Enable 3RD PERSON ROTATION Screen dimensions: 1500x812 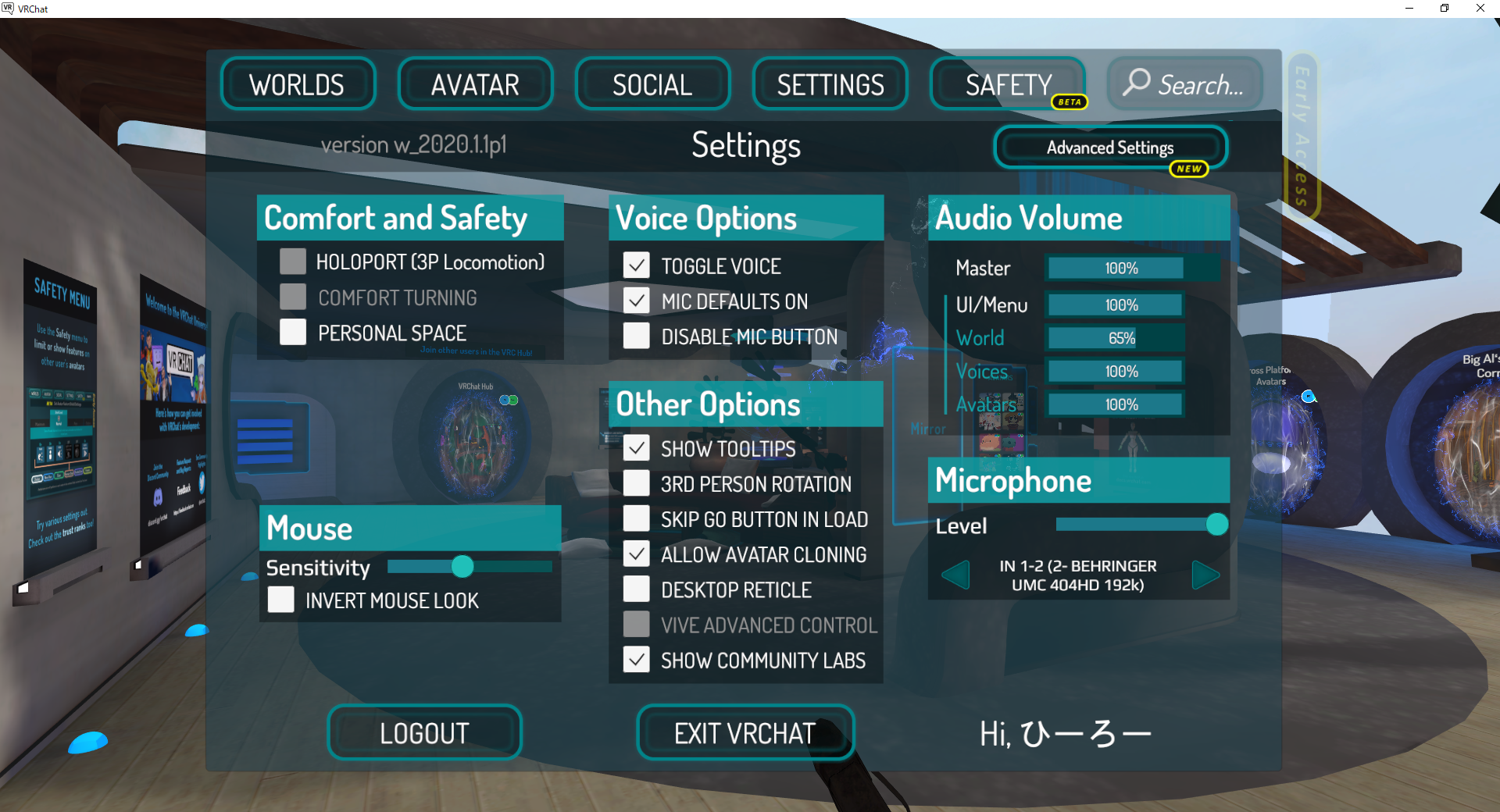(x=636, y=483)
